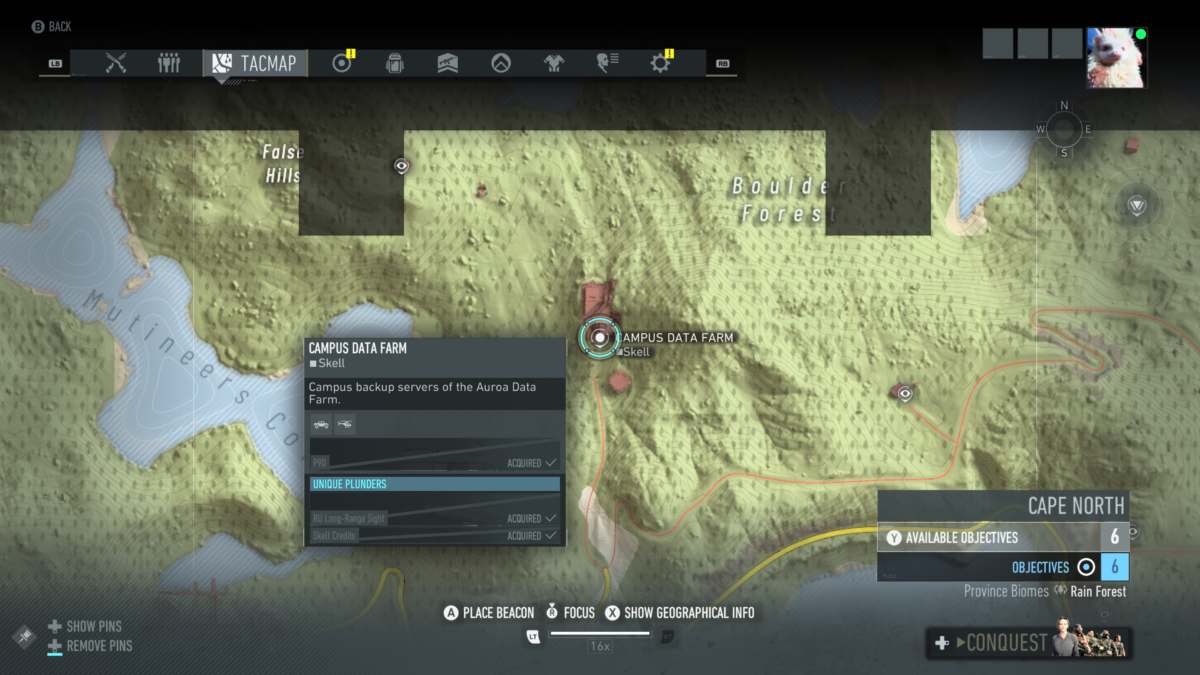Switch to the squad members tab
The image size is (1200, 675).
pos(169,63)
